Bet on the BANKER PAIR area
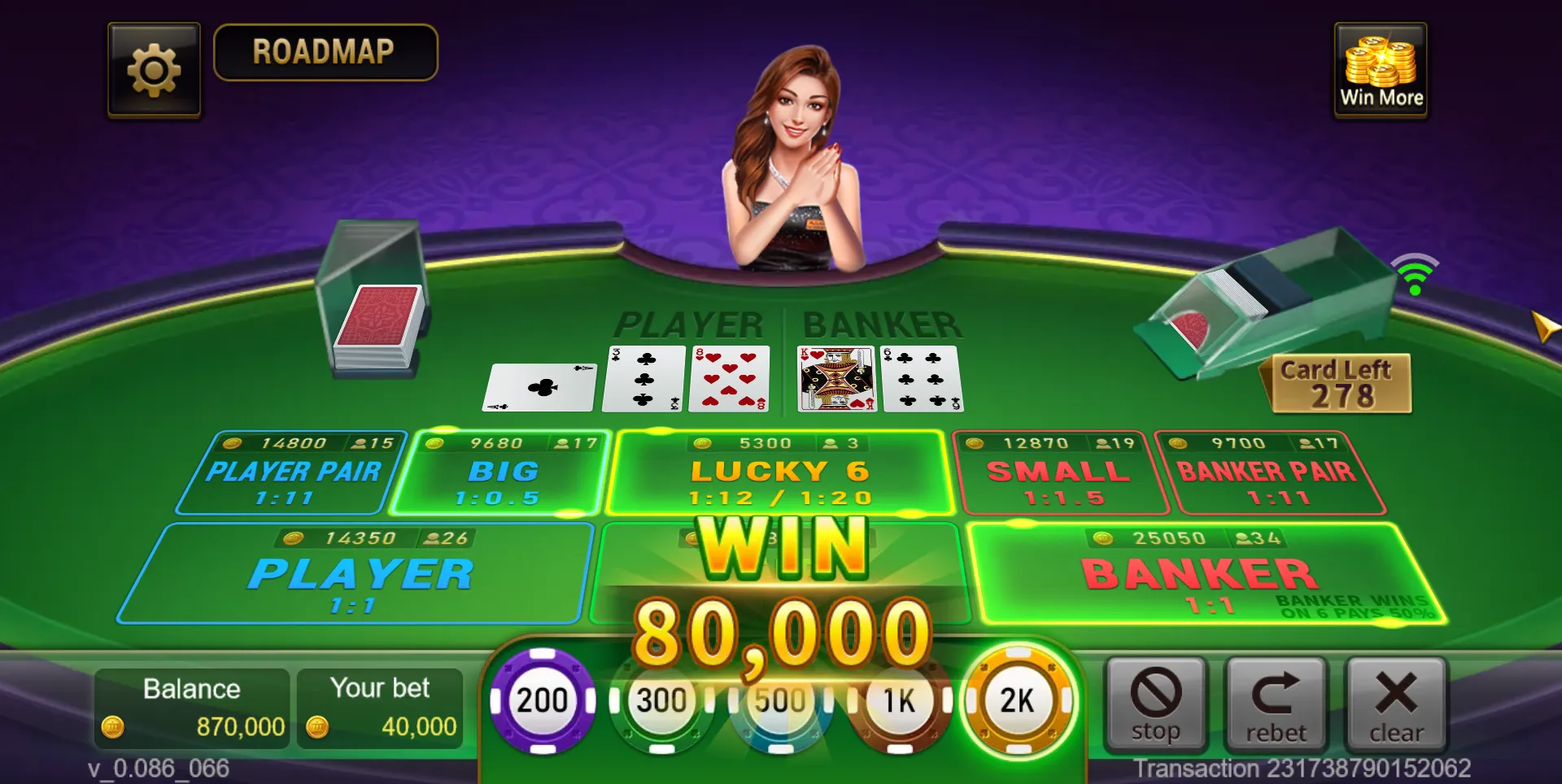The height and width of the screenshot is (784, 1562). [1267, 473]
